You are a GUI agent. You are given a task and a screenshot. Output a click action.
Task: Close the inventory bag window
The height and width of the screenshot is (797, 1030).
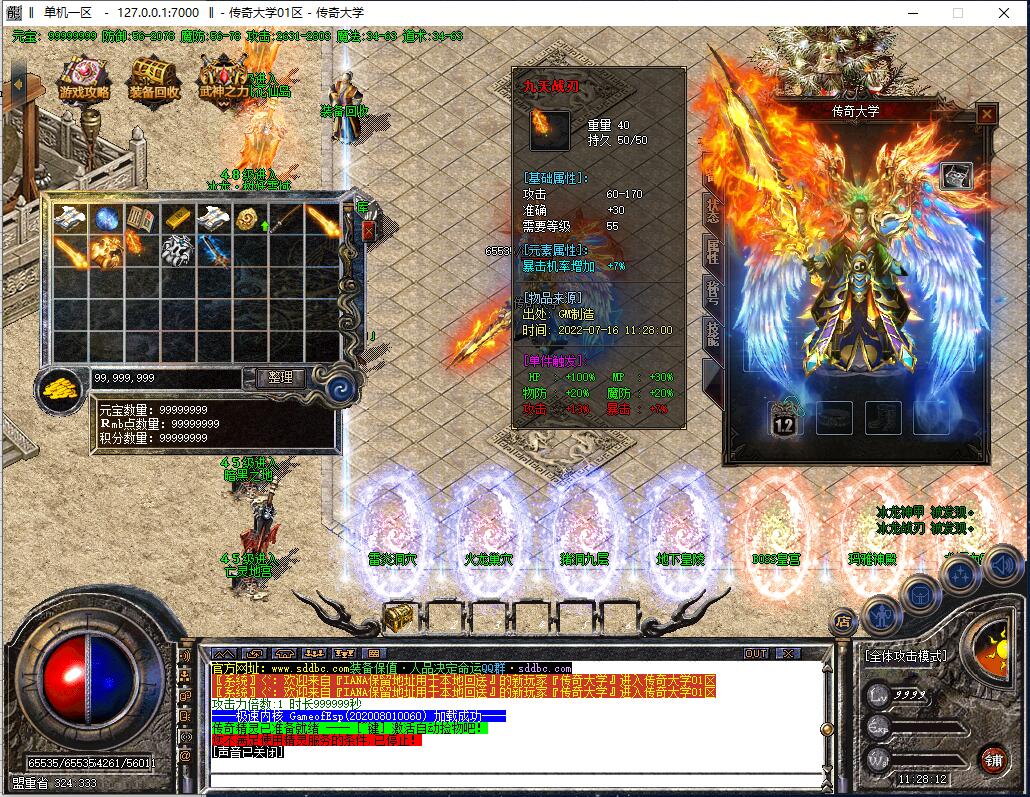[368, 231]
